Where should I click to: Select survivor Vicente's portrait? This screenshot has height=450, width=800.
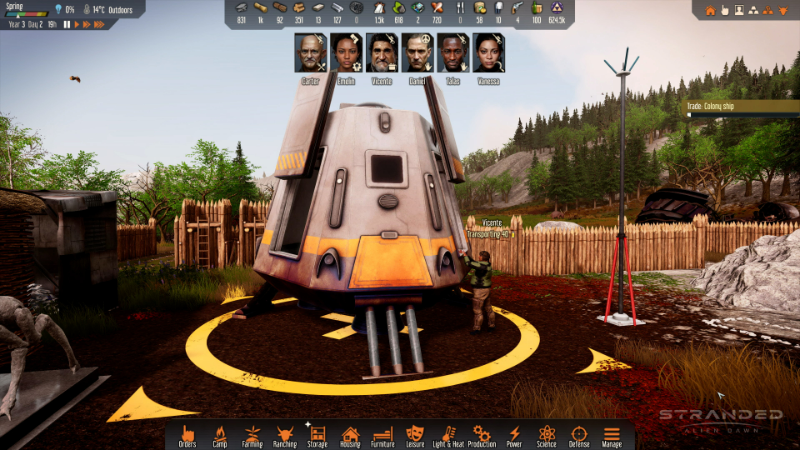(382, 53)
